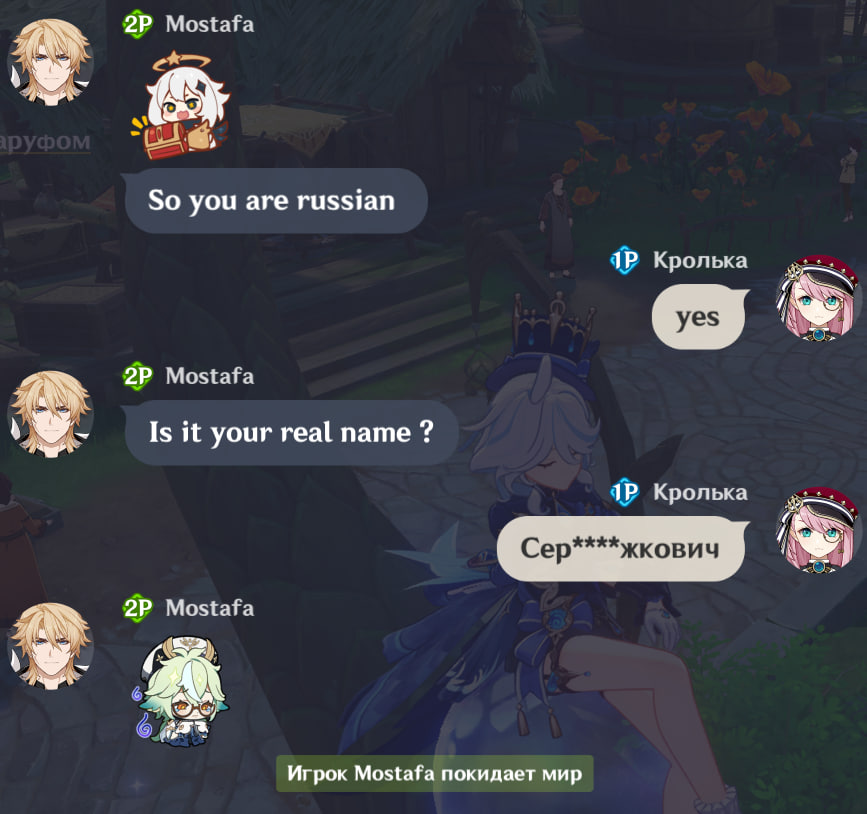The width and height of the screenshot is (867, 814).
Task: Open Mostafa's avatar beside the Paimon sticker
Action: coord(50,62)
